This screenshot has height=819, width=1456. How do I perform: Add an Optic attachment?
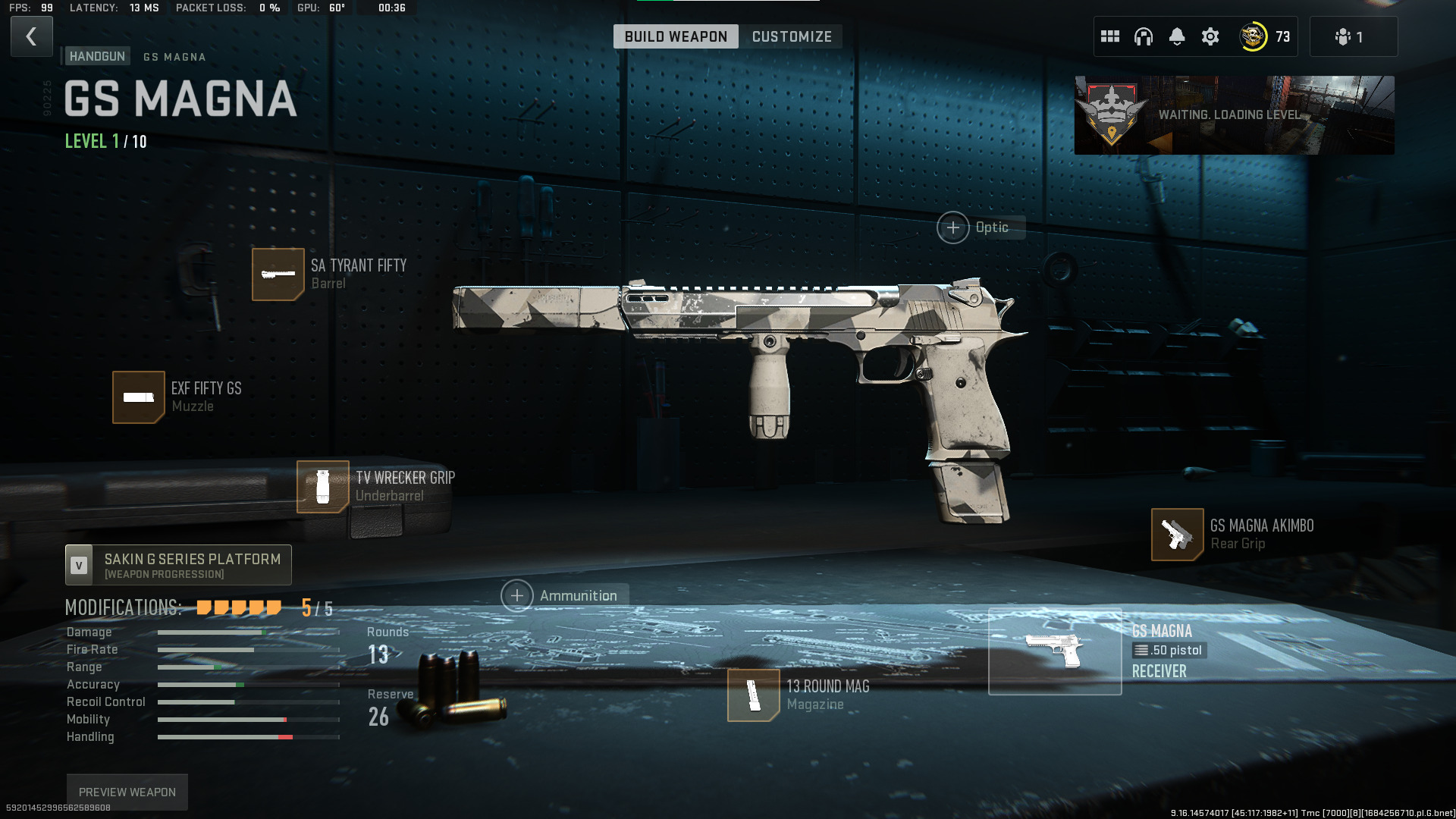(953, 227)
